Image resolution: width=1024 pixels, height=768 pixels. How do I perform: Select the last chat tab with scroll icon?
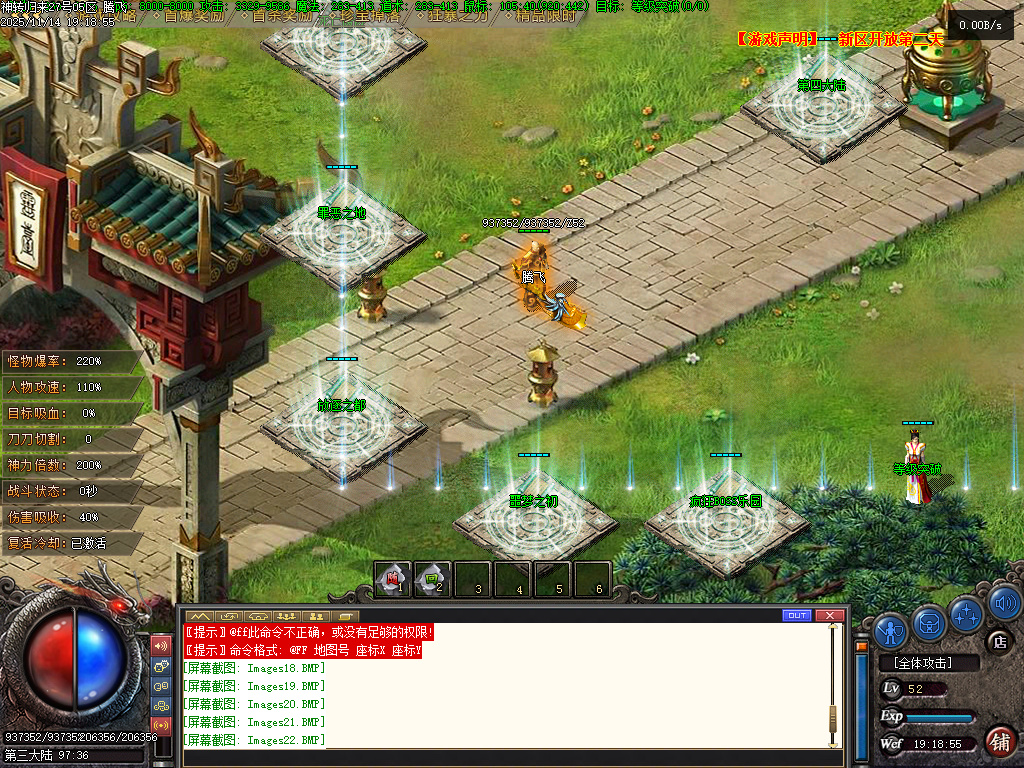tap(348, 615)
